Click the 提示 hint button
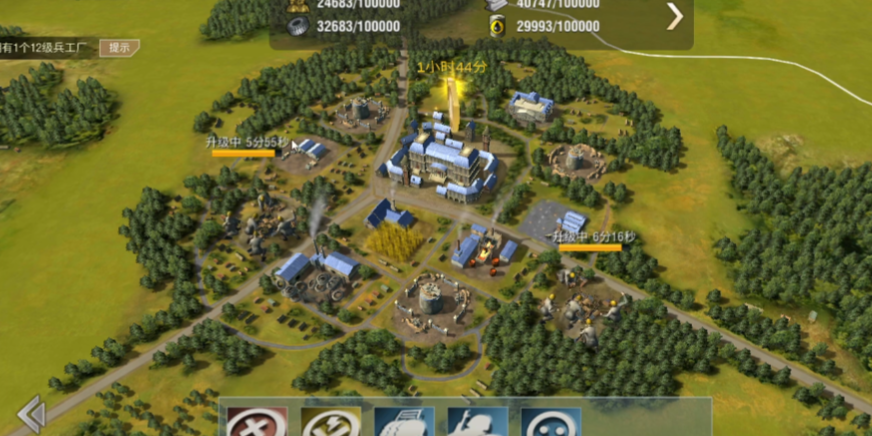 119,47
